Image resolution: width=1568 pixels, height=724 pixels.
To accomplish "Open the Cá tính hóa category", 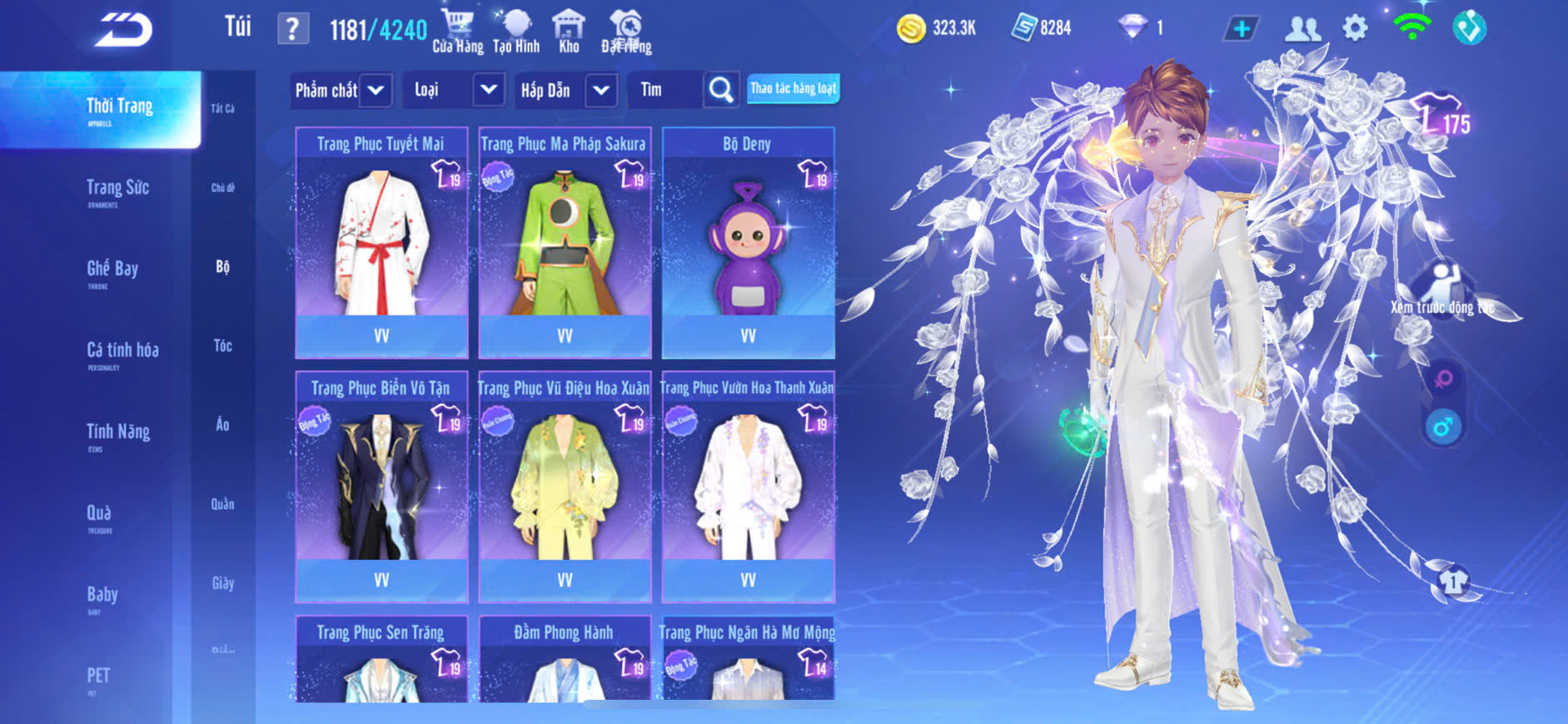I will [122, 353].
